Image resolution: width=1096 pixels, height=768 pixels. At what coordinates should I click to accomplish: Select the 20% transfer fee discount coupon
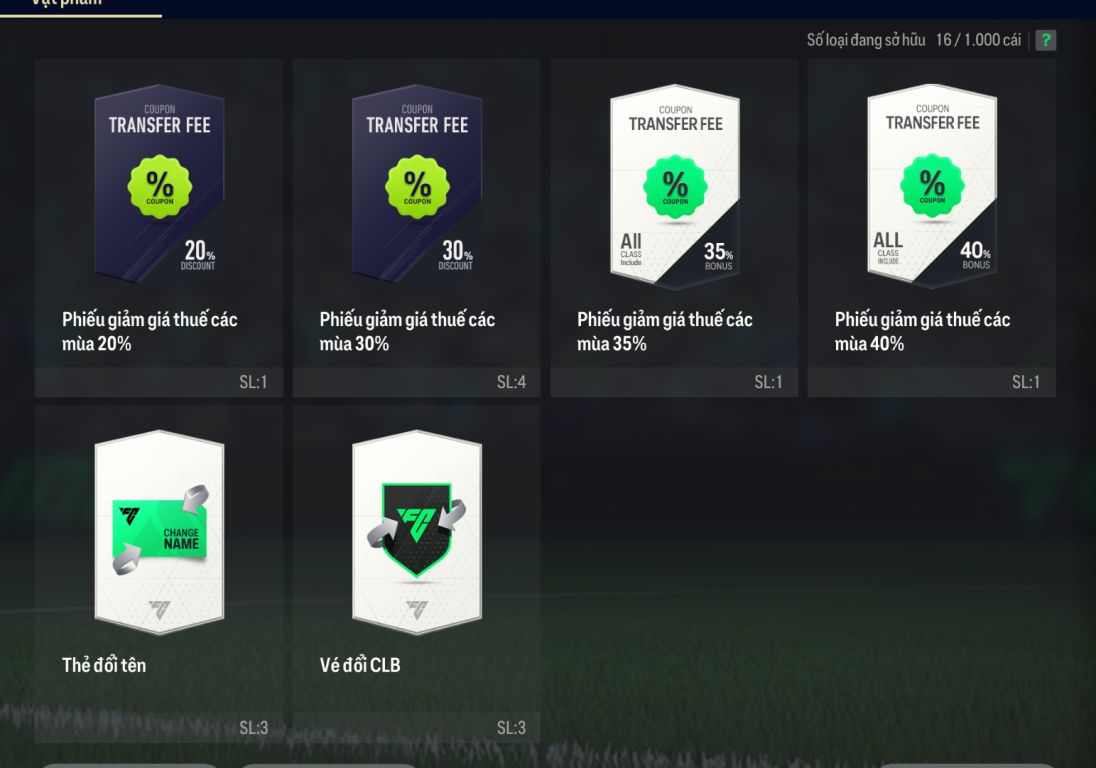point(159,226)
